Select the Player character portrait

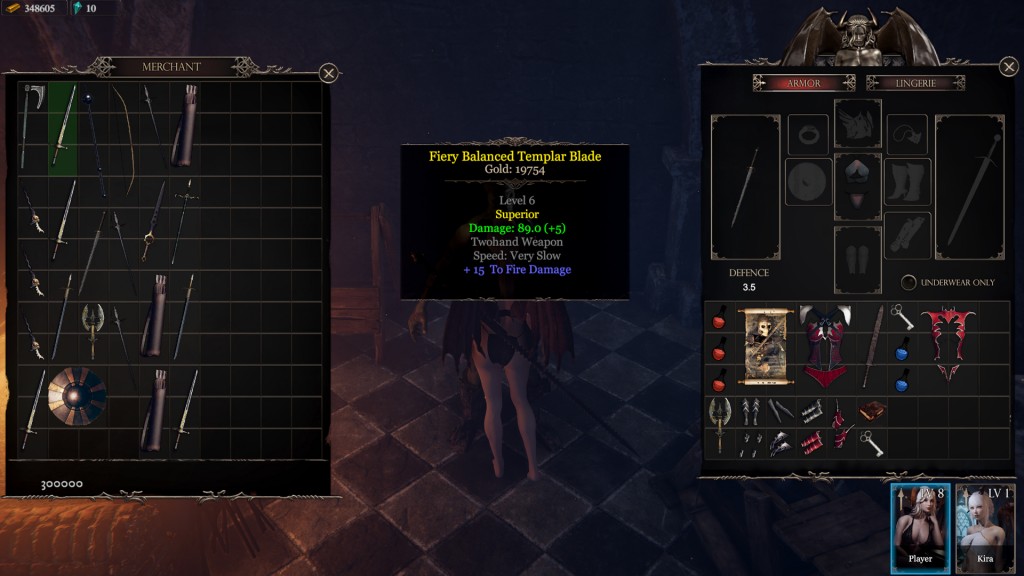coord(919,525)
